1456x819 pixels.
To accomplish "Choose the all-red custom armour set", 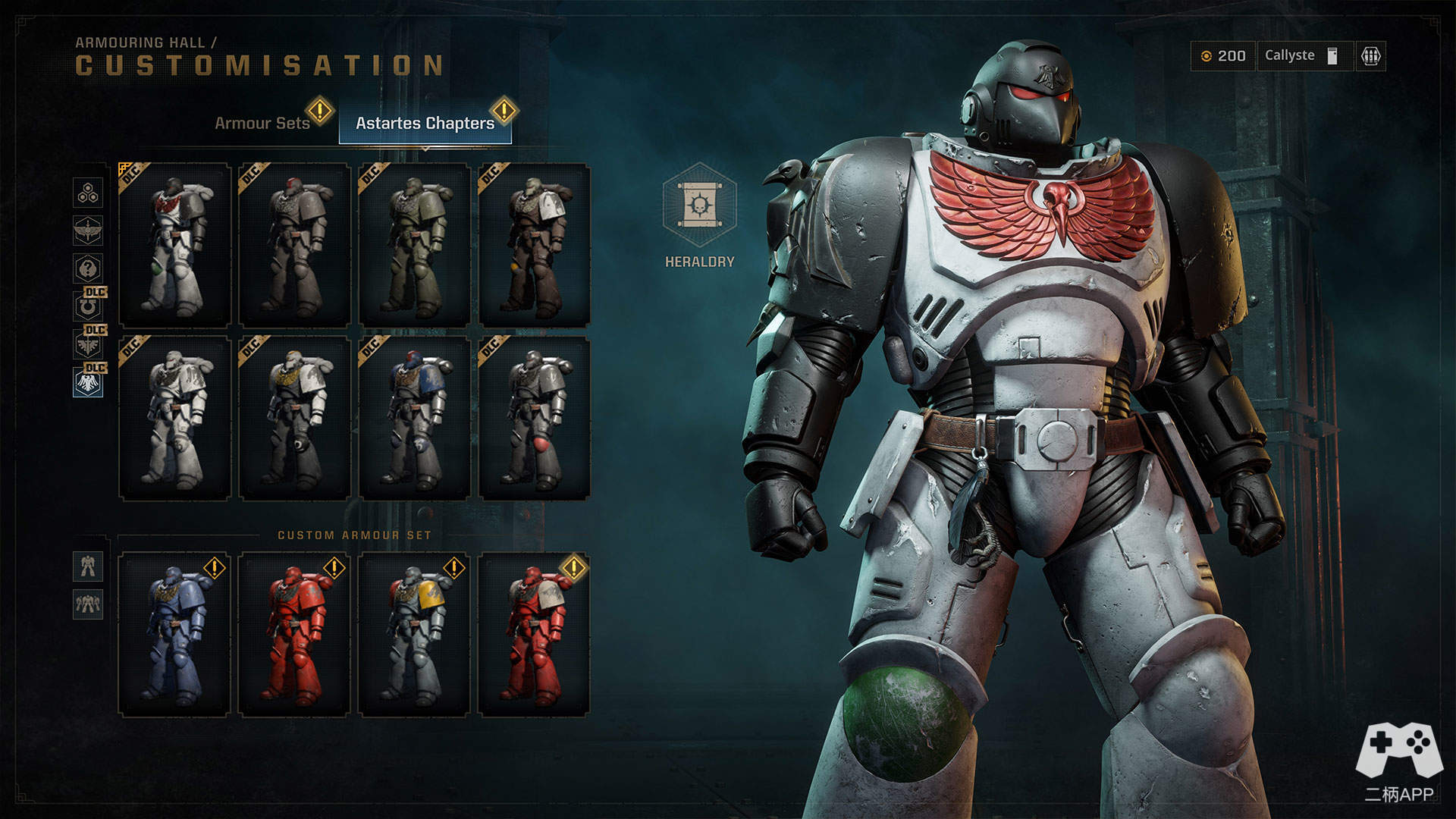I will pos(294,634).
